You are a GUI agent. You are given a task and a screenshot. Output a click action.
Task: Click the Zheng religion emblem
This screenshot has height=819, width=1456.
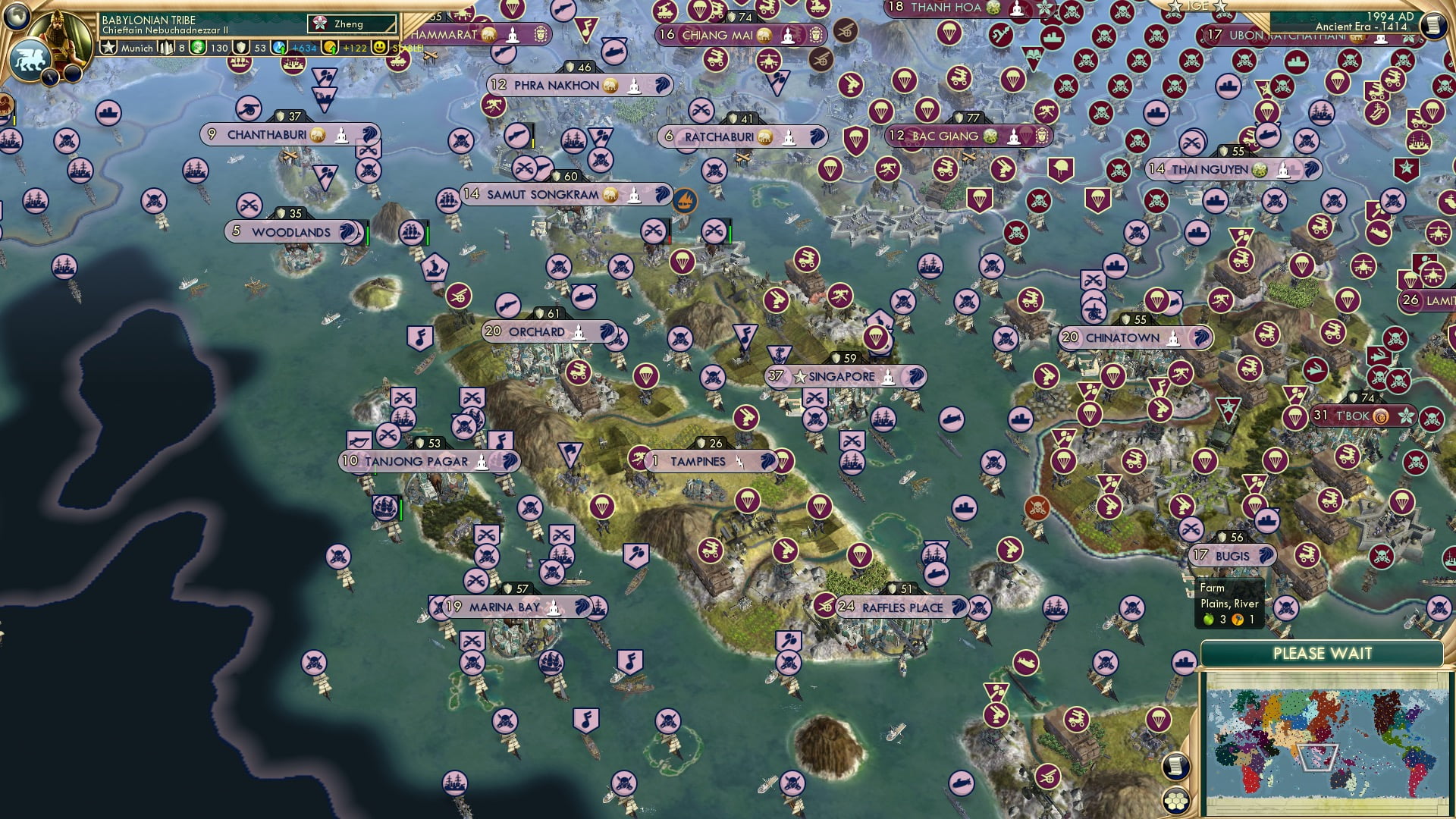(x=320, y=24)
